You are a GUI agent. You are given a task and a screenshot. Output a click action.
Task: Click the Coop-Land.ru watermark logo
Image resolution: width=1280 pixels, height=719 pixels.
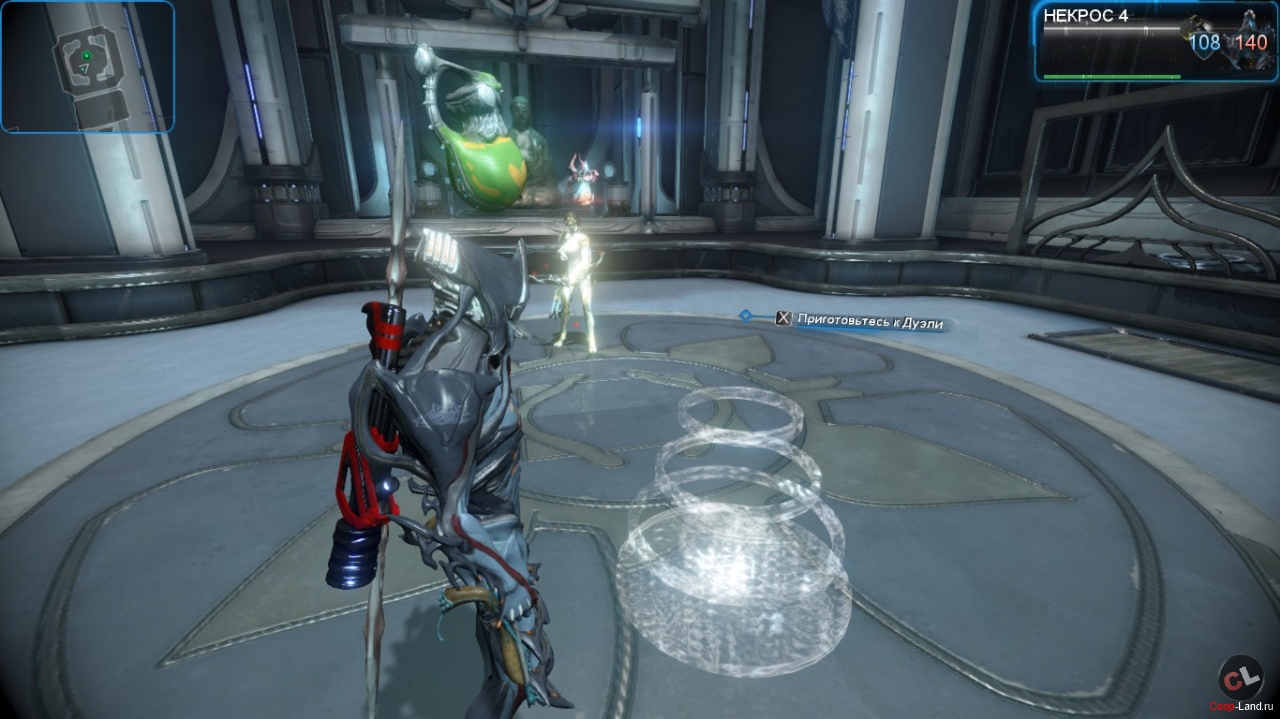click(1240, 680)
